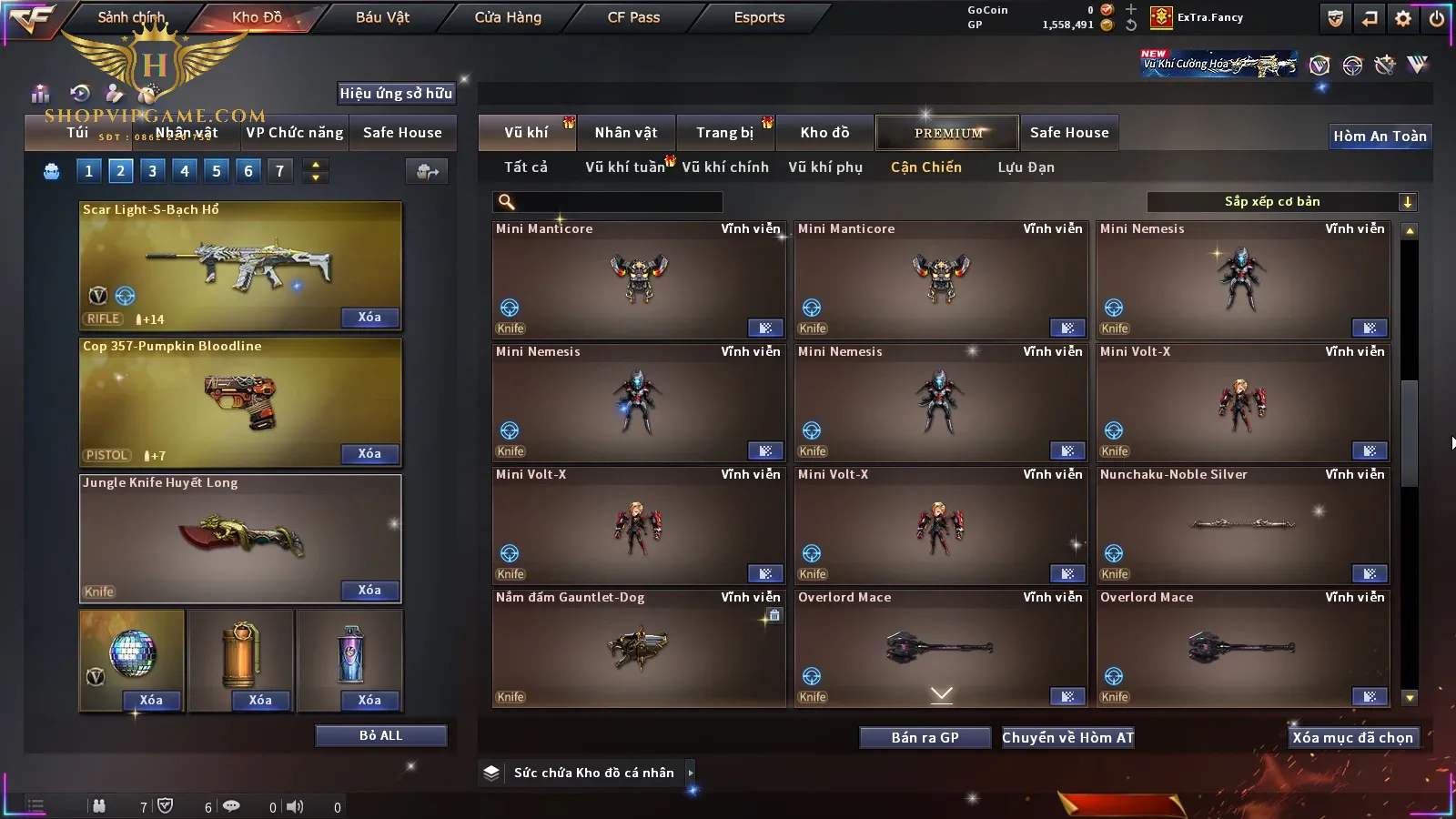1456x819 pixels.
Task: Go to the Báu Vật menu
Action: point(382,17)
